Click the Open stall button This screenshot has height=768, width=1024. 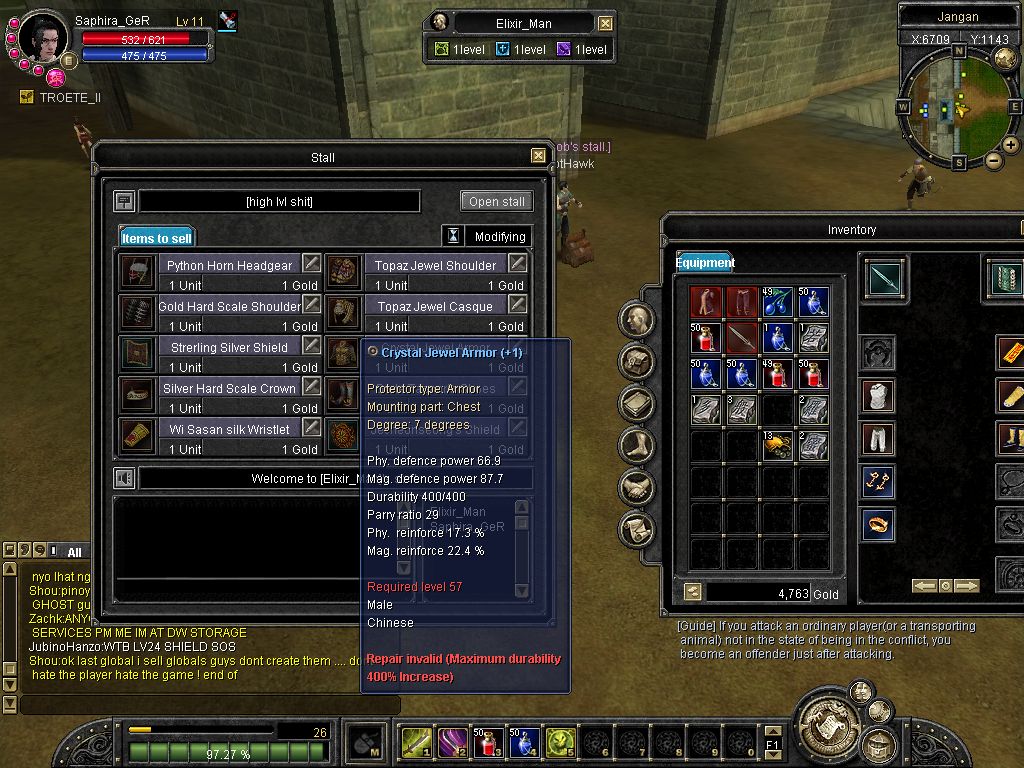click(x=497, y=201)
